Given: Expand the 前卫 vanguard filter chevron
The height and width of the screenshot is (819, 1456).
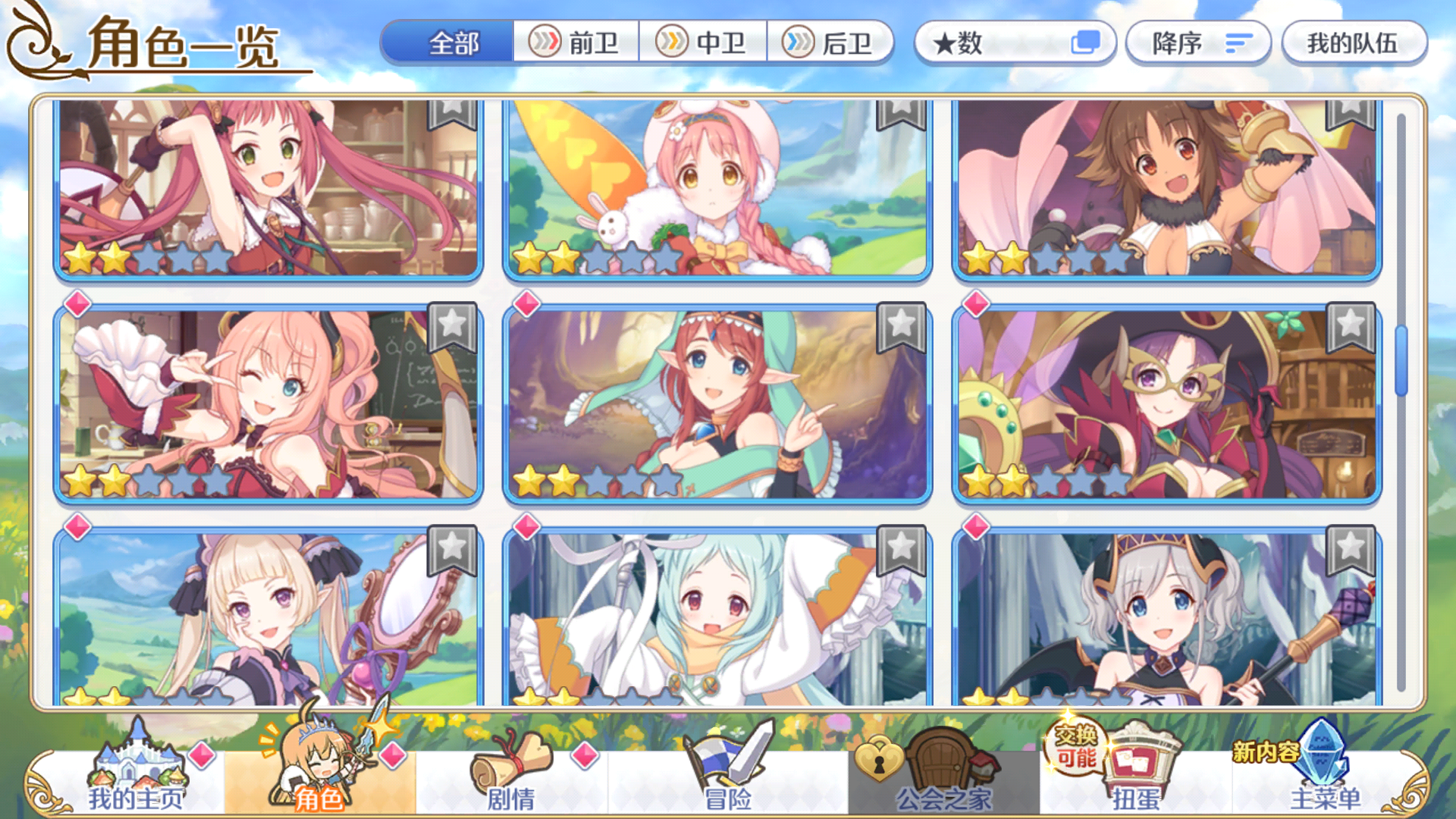Looking at the screenshot, I should pos(544,43).
